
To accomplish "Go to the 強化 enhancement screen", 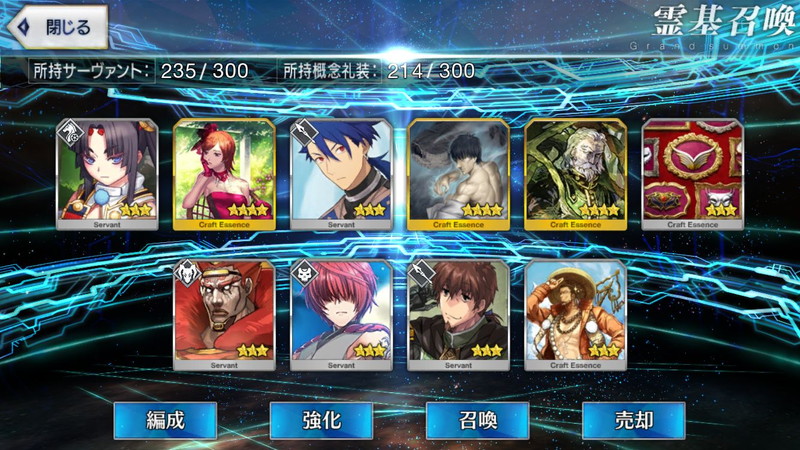I will (x=320, y=420).
